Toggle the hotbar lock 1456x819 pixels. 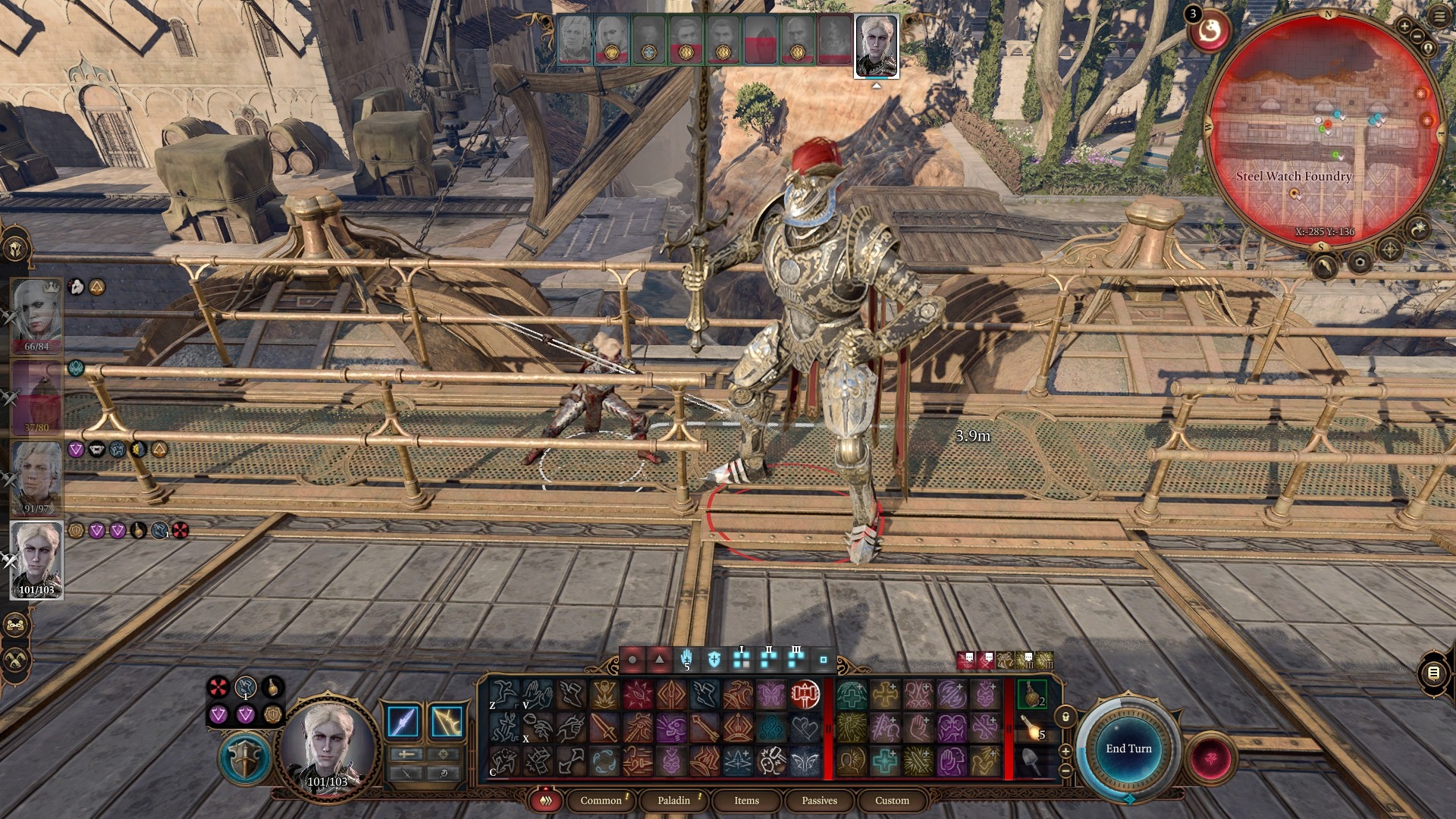[x=1065, y=717]
